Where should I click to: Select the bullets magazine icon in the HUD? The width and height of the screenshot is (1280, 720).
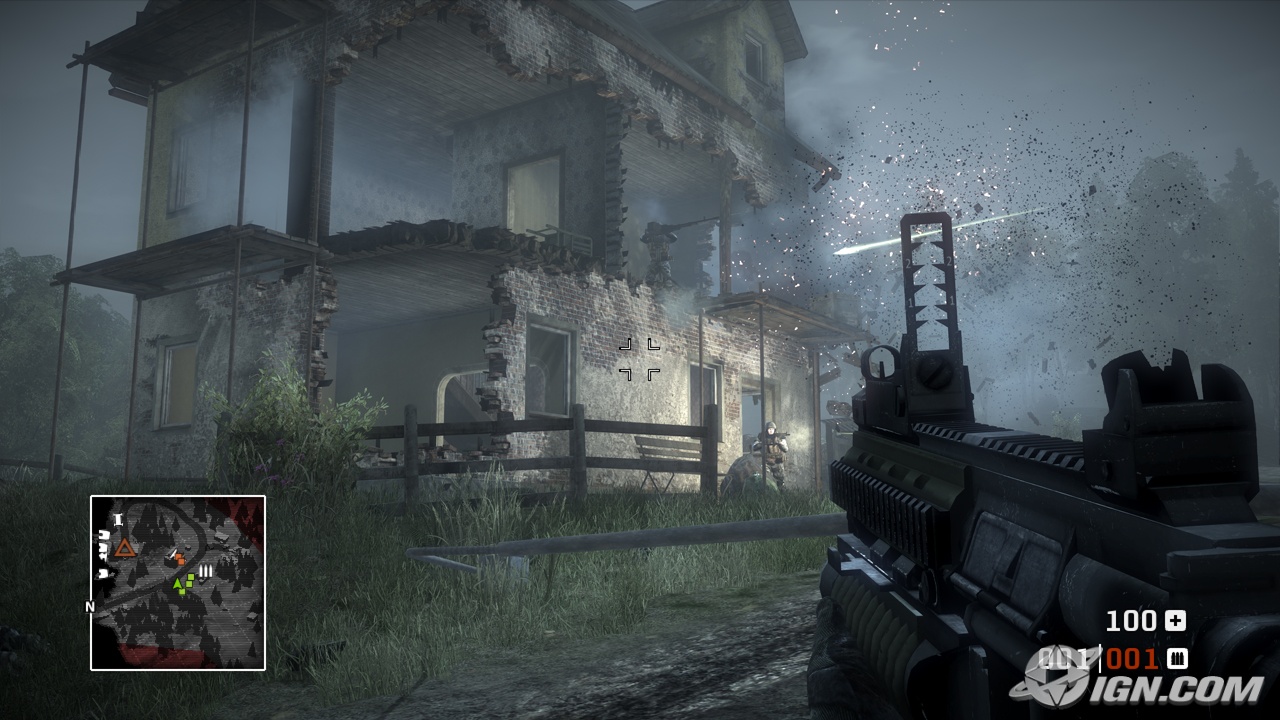pyautogui.click(x=1177, y=659)
